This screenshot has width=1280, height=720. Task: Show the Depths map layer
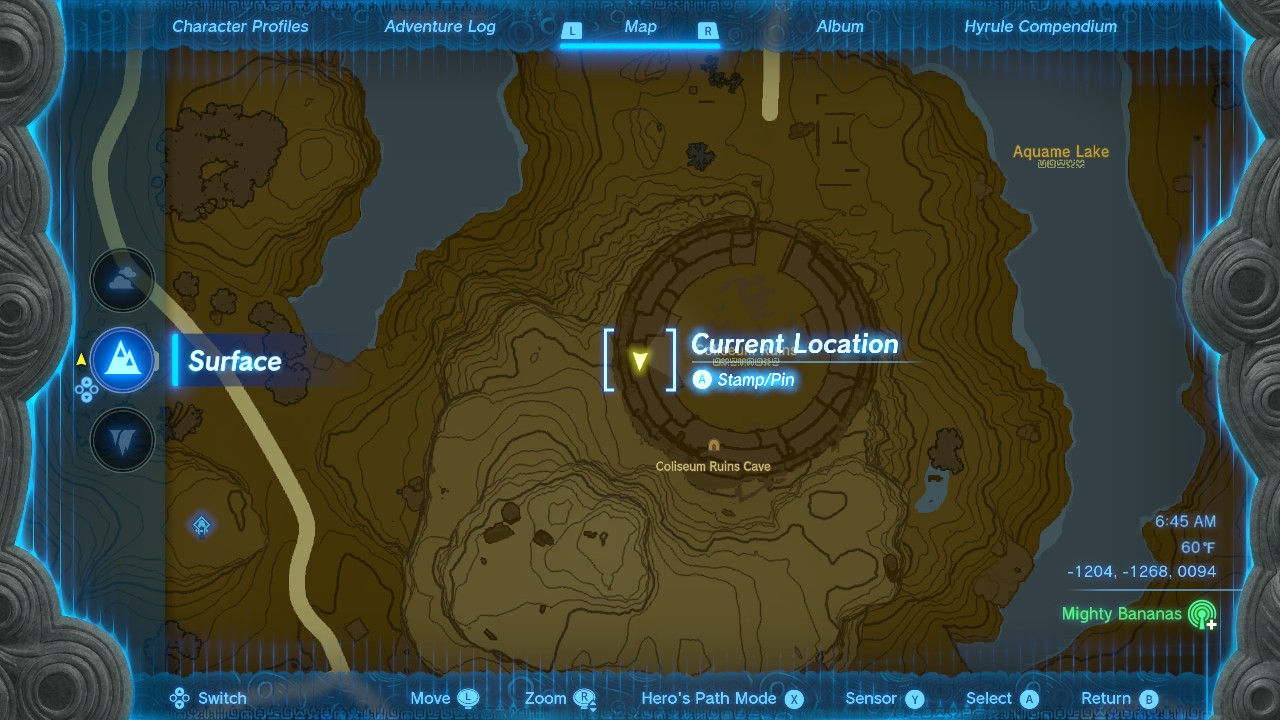pos(123,440)
